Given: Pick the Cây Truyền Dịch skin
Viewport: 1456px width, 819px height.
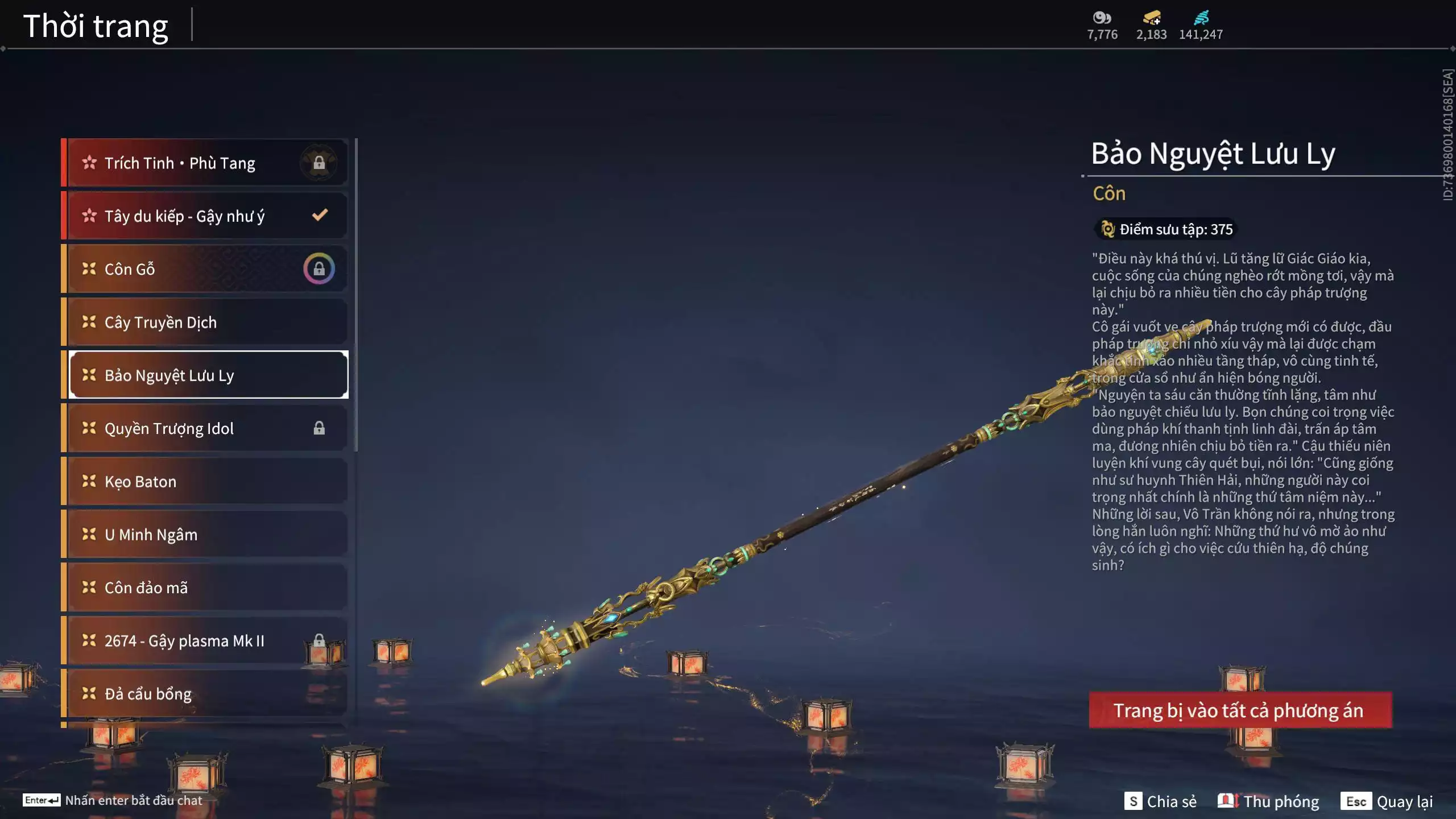Looking at the screenshot, I should tap(208, 322).
